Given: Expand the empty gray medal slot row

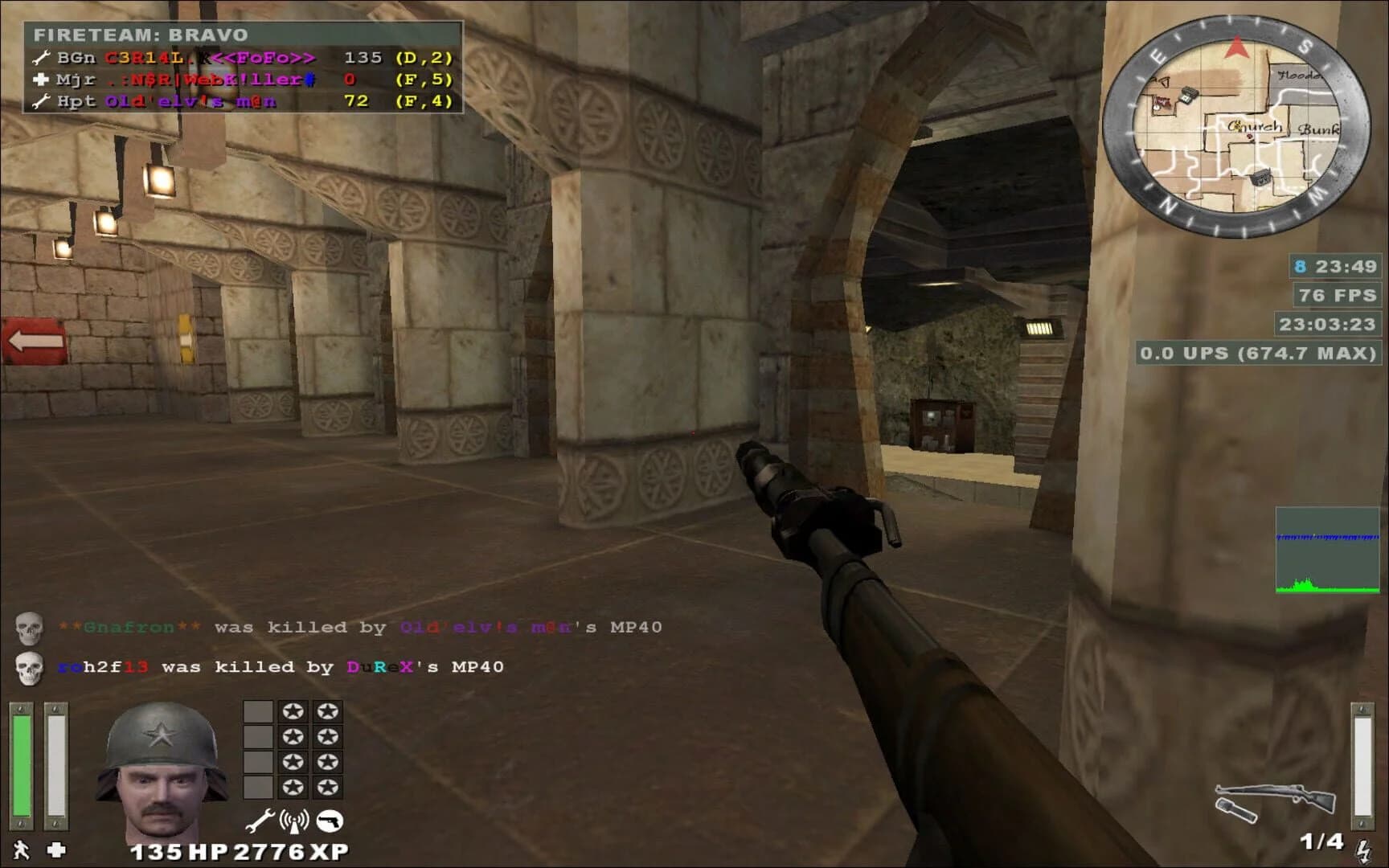Looking at the screenshot, I should [259, 711].
